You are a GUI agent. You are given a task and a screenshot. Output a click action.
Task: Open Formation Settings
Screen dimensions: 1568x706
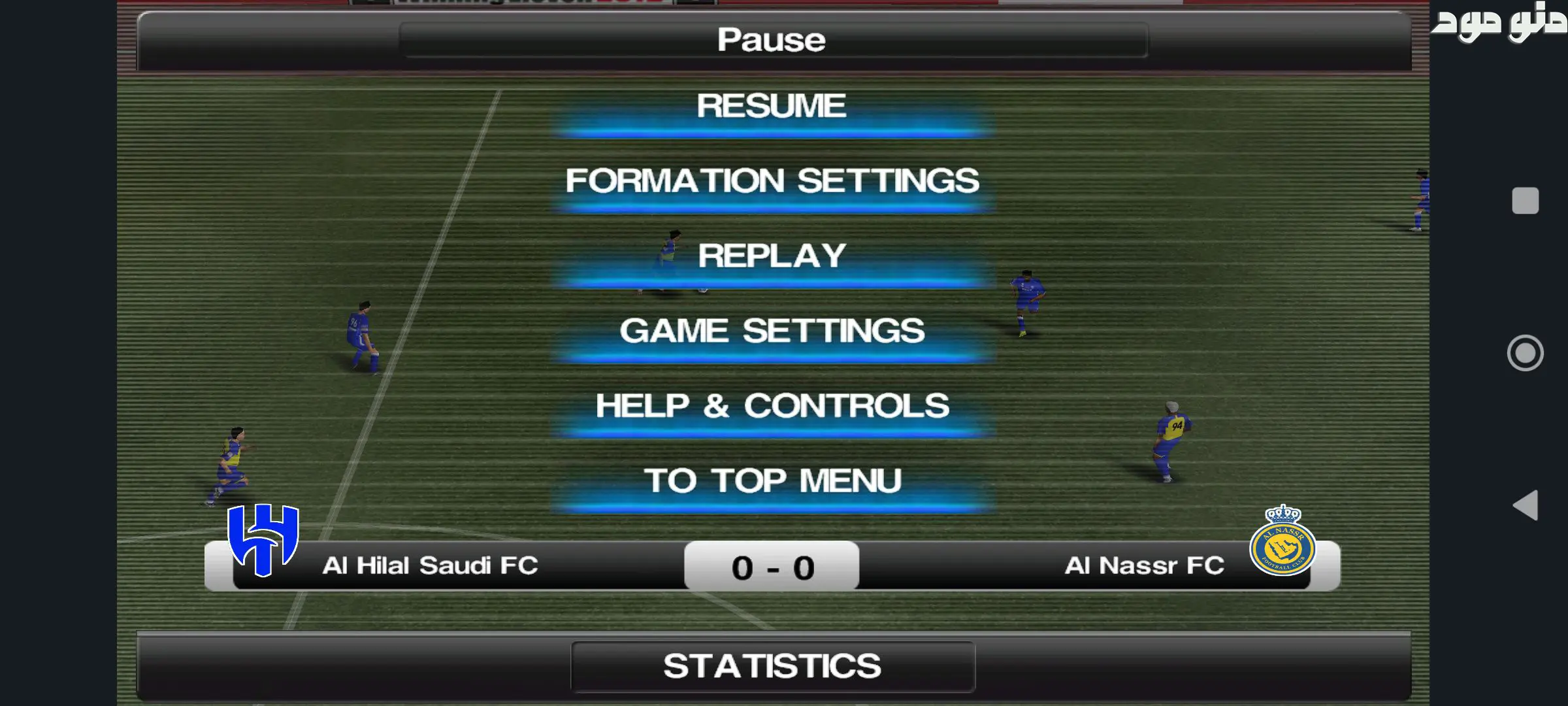click(772, 182)
